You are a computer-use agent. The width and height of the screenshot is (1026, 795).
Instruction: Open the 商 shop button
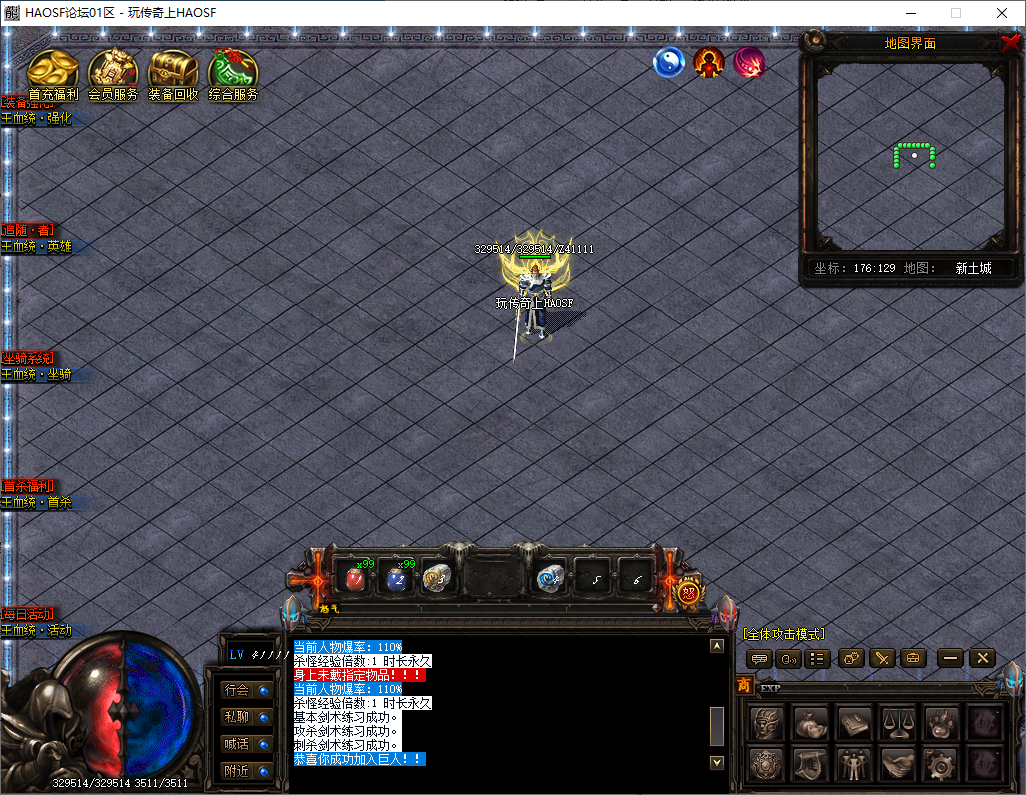(744, 685)
